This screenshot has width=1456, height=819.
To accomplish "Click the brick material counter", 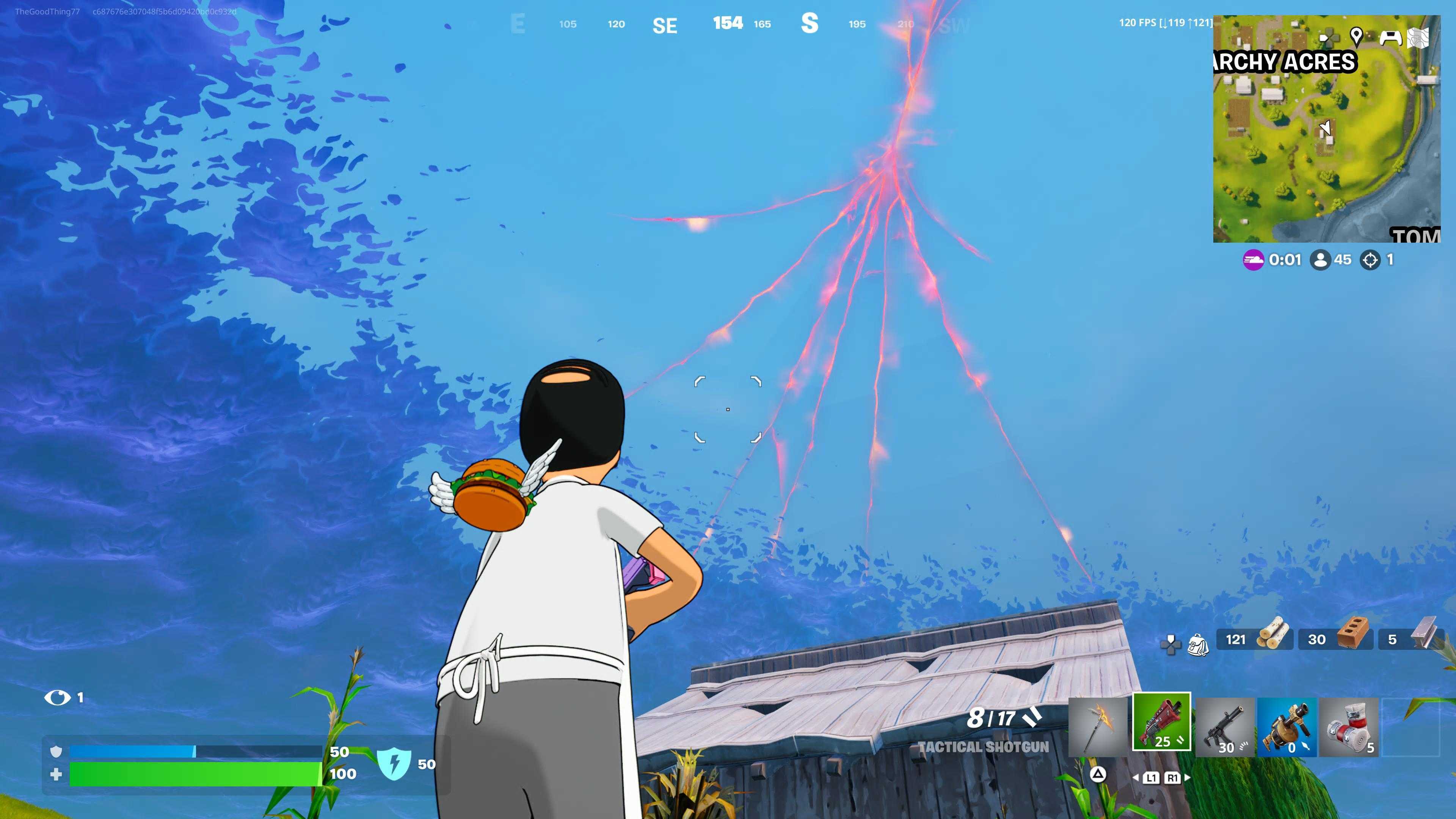I will [1335, 639].
